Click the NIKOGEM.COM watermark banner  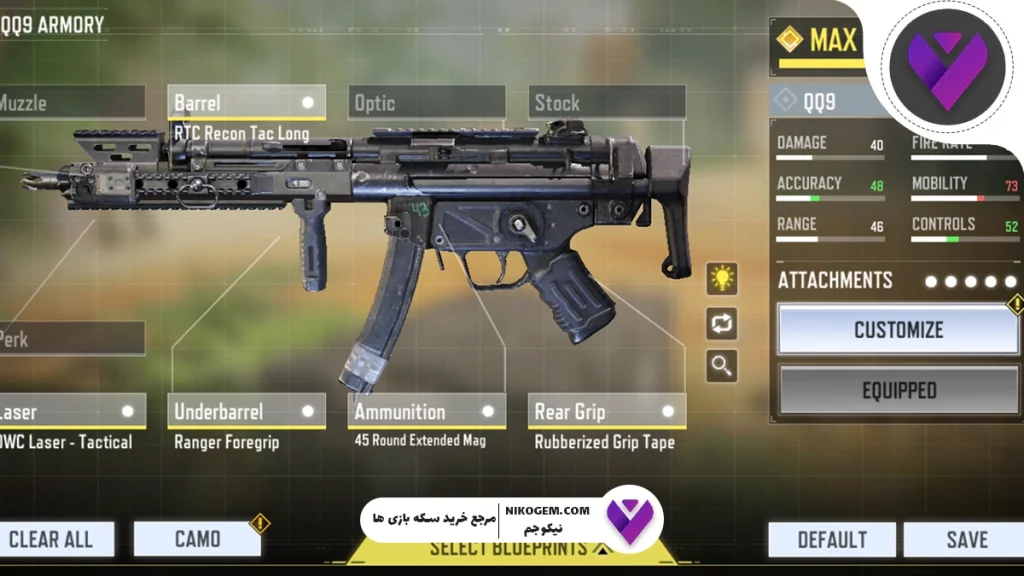point(510,519)
